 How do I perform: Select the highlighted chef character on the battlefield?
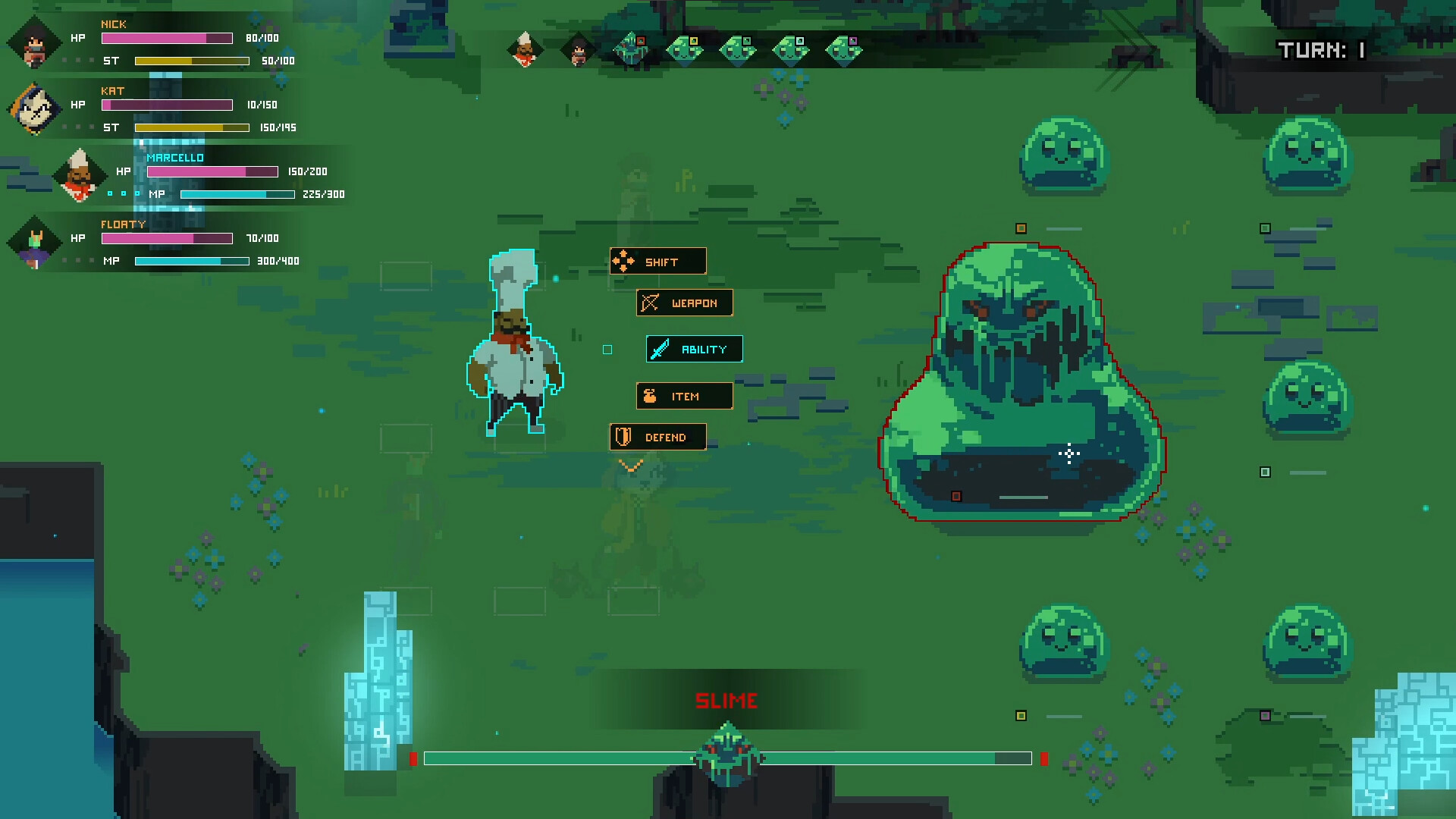click(x=516, y=353)
